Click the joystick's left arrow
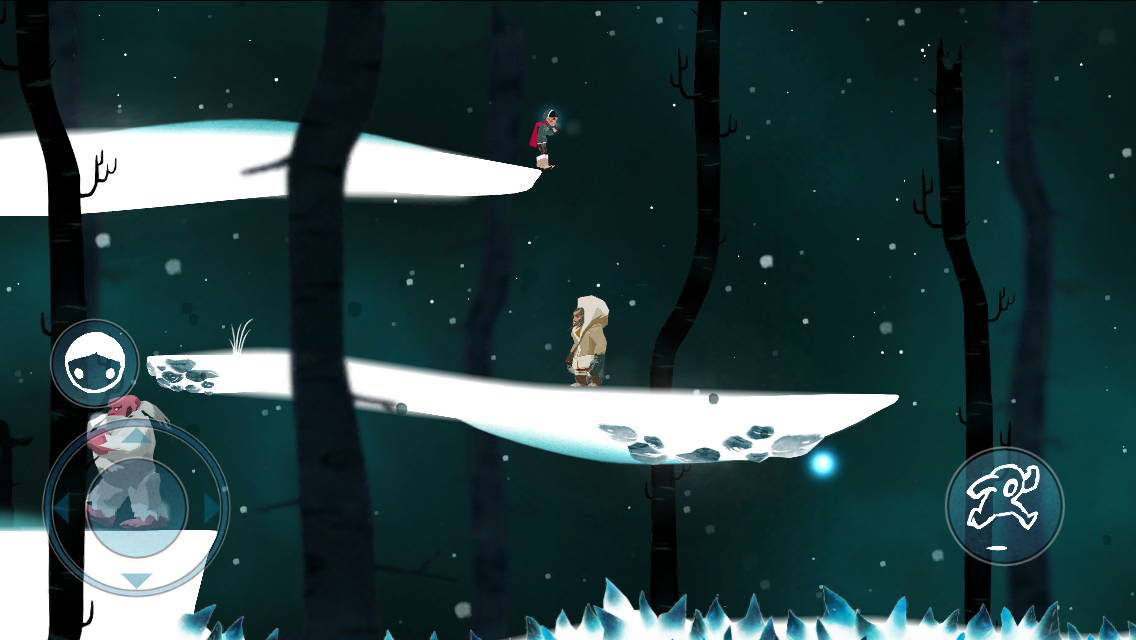The image size is (1136, 640). [x=62, y=510]
